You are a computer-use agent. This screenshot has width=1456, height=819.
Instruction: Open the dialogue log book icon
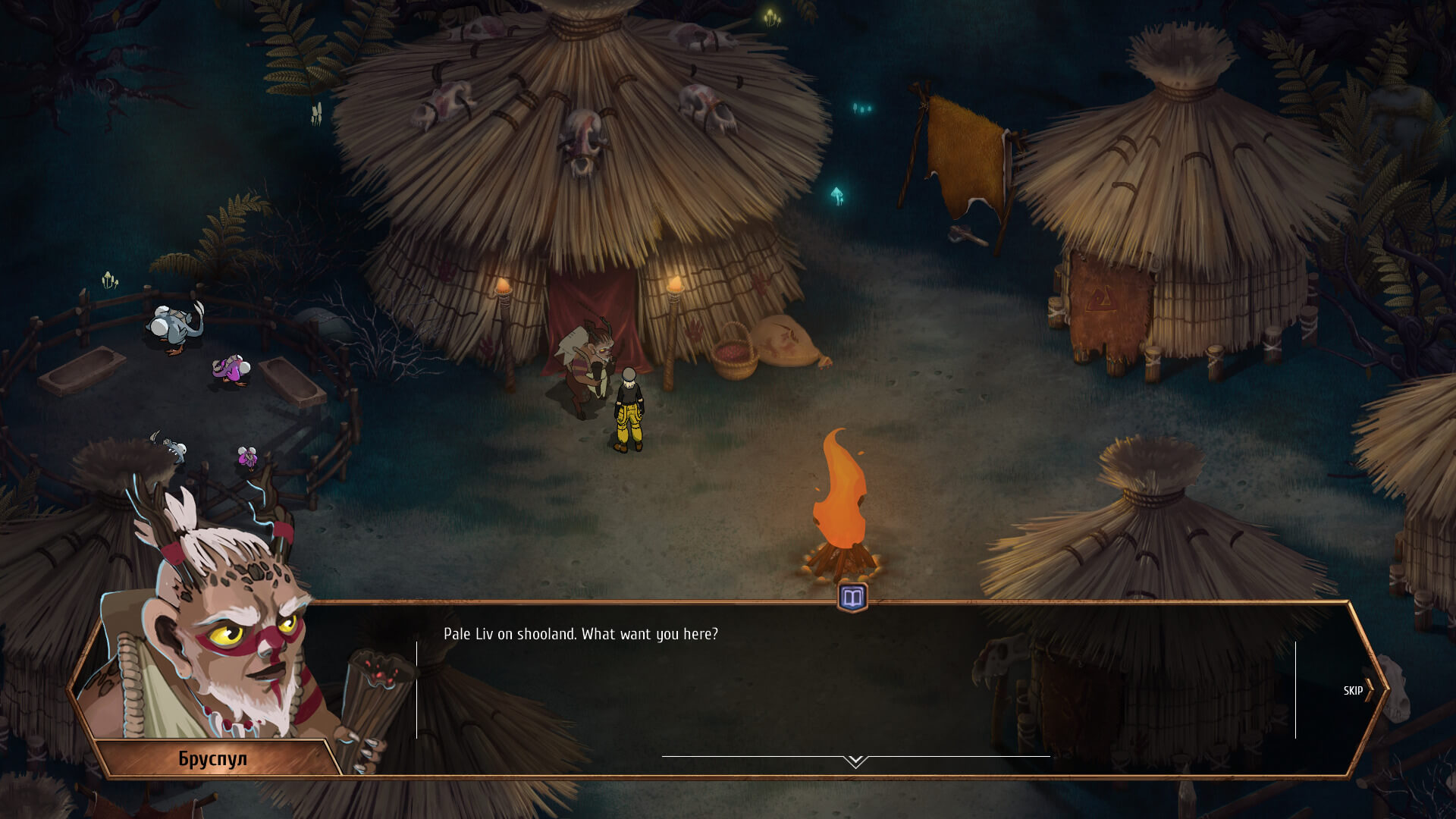[x=852, y=598]
